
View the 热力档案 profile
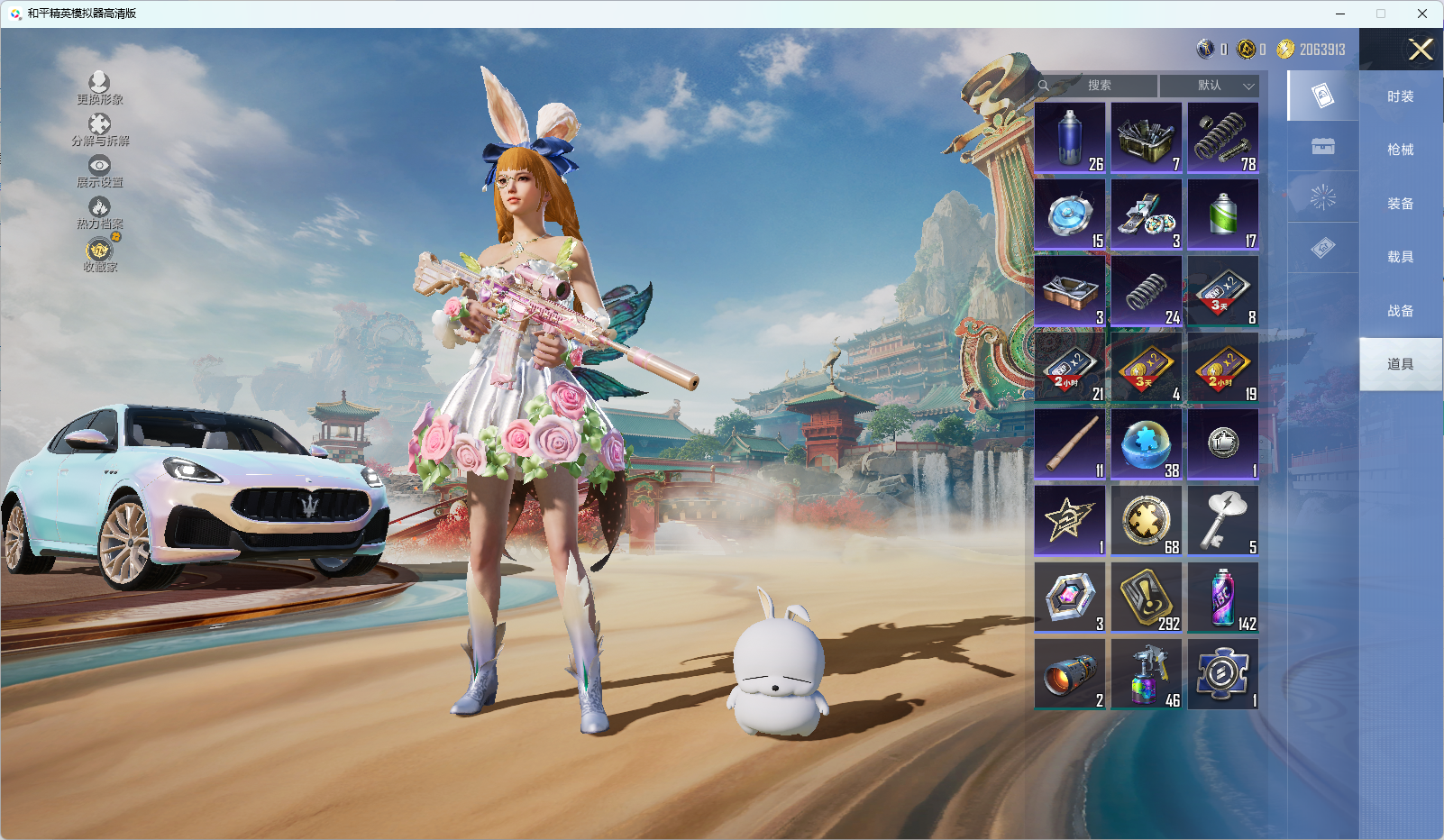(99, 213)
